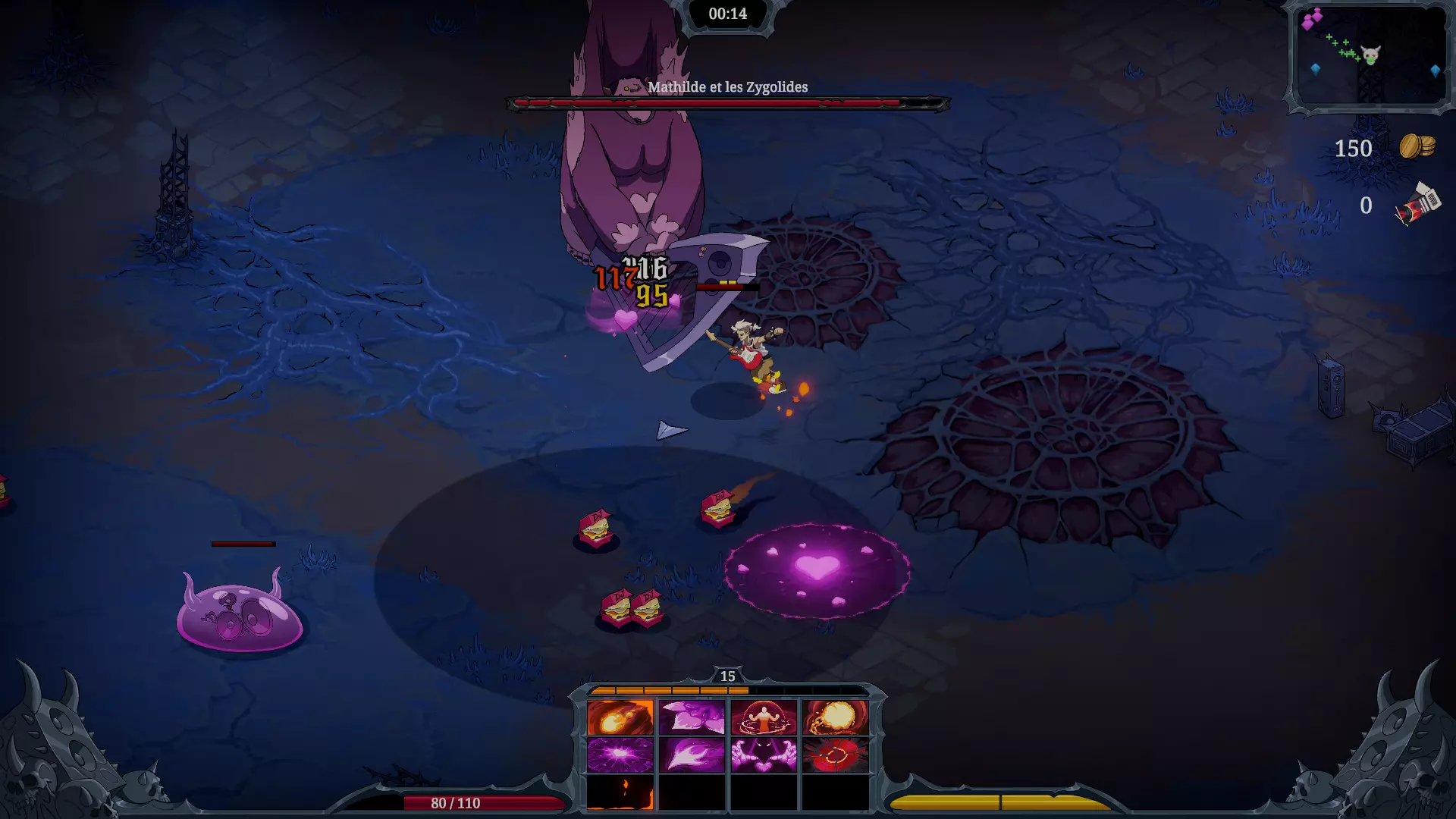Choose the purple flame ability icon
Image resolution: width=1456 pixels, height=819 pixels.
coord(692,755)
